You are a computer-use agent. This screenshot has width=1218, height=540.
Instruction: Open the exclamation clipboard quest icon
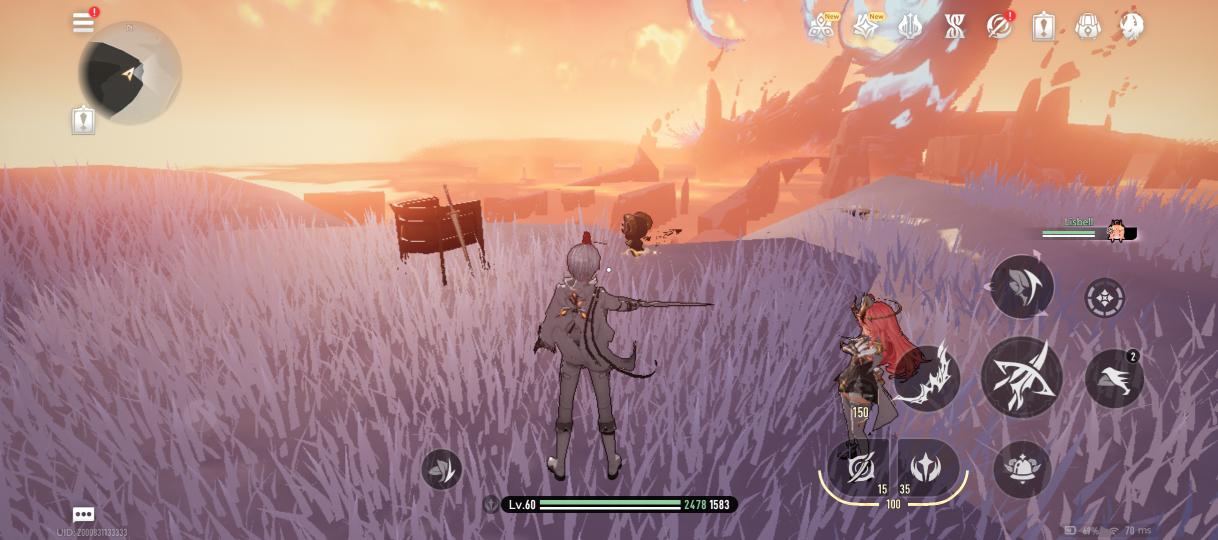[x=1043, y=27]
